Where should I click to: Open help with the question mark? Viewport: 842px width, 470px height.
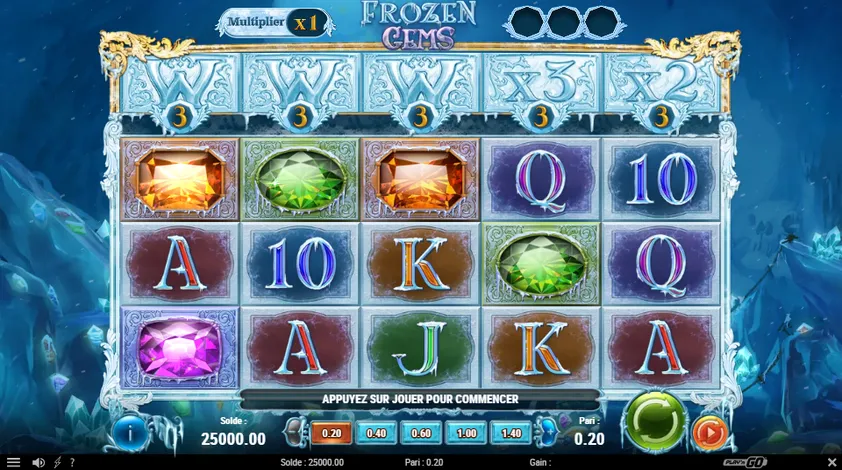72,462
